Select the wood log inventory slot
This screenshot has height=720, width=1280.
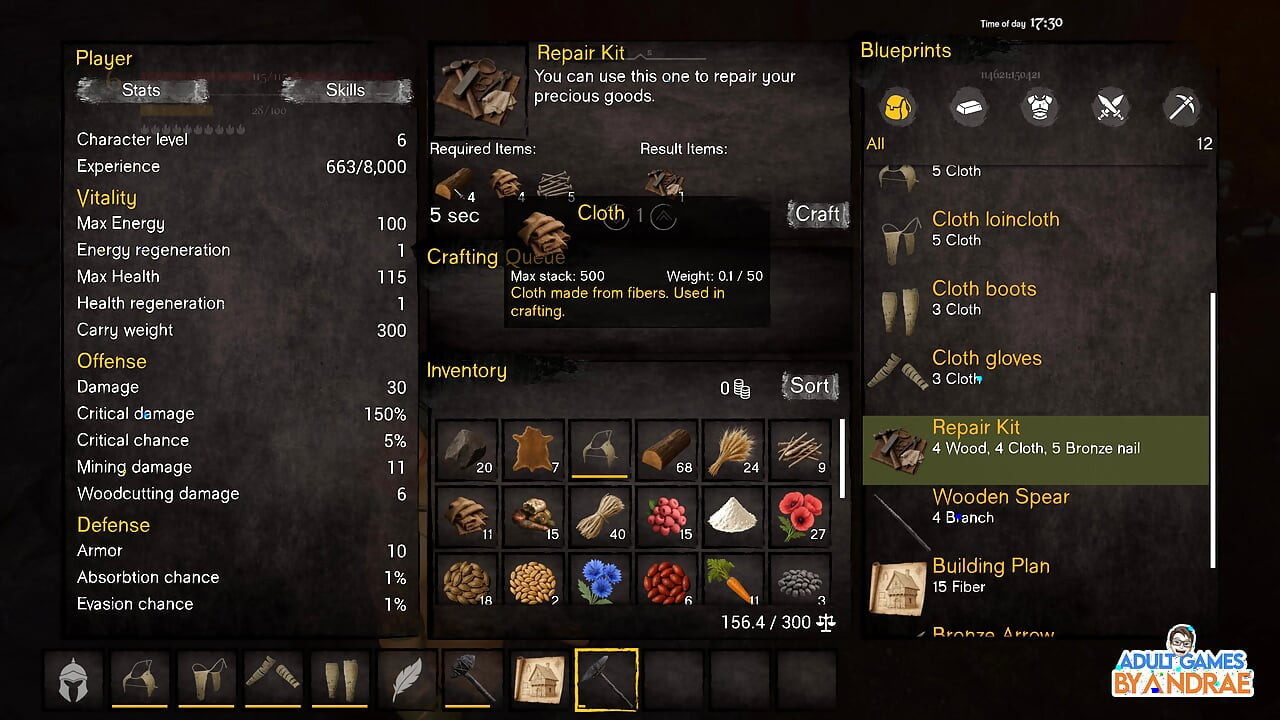(667, 449)
